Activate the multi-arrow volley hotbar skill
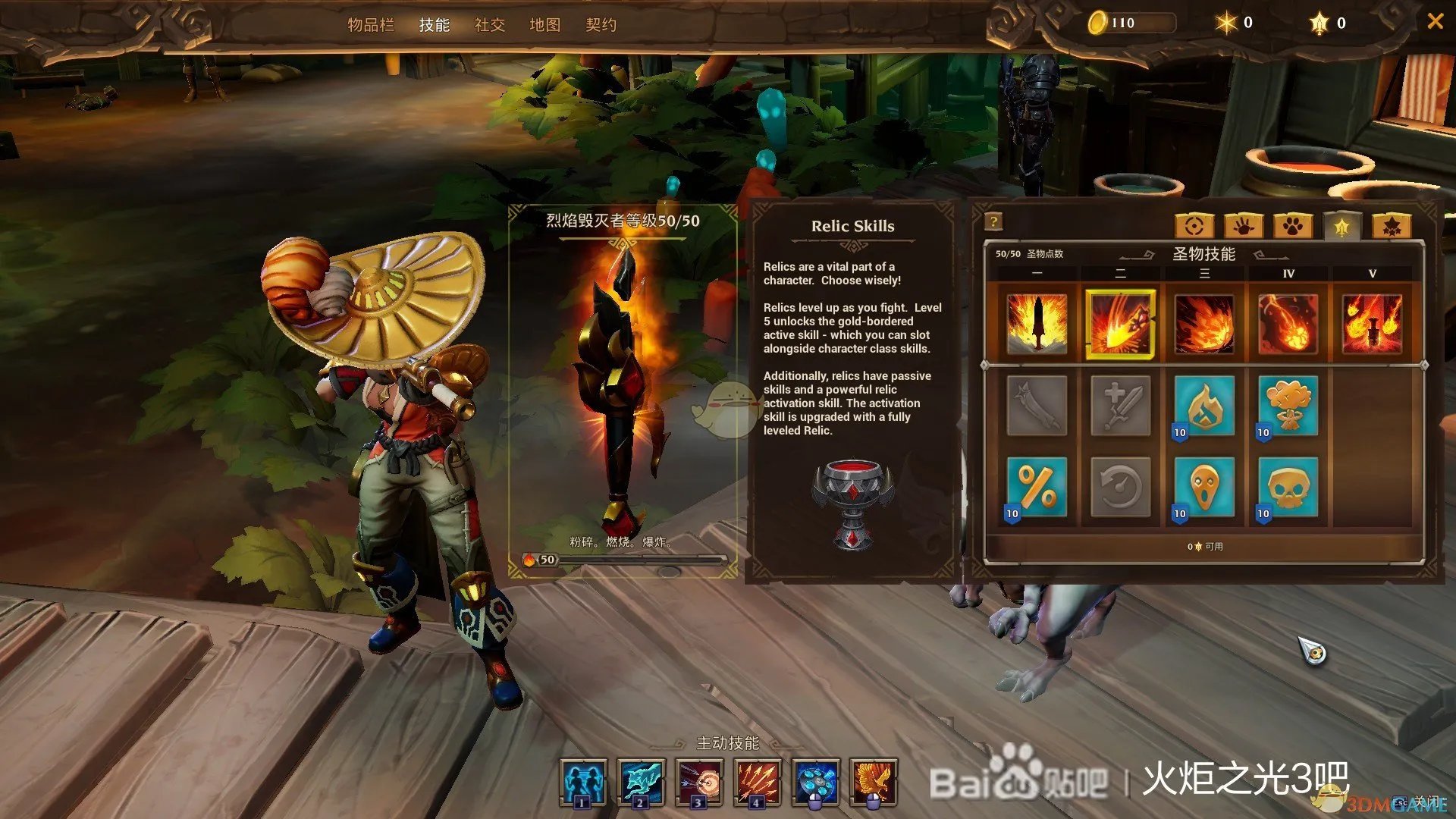1456x819 pixels. tap(757, 782)
